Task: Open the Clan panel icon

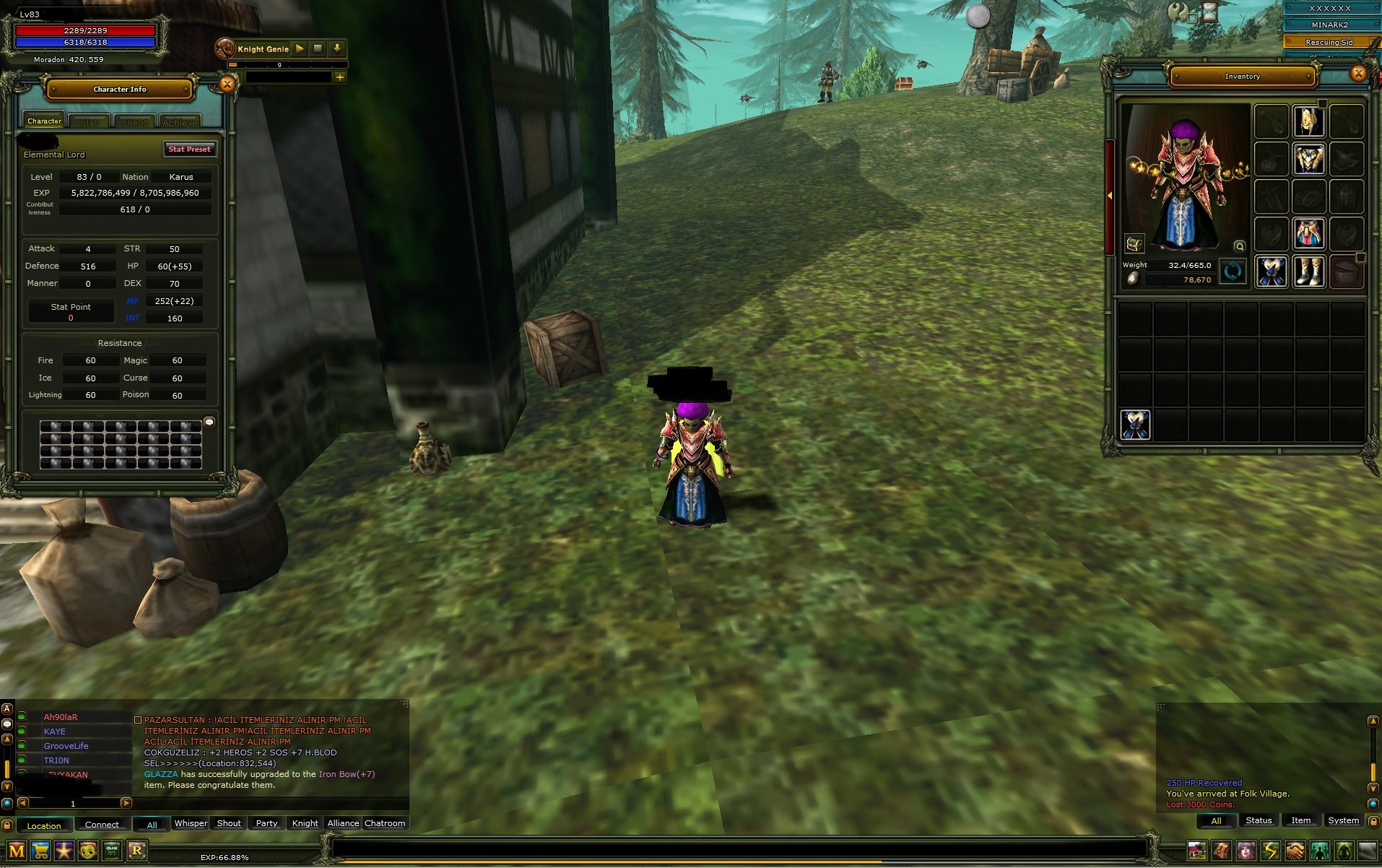Action: [113, 851]
